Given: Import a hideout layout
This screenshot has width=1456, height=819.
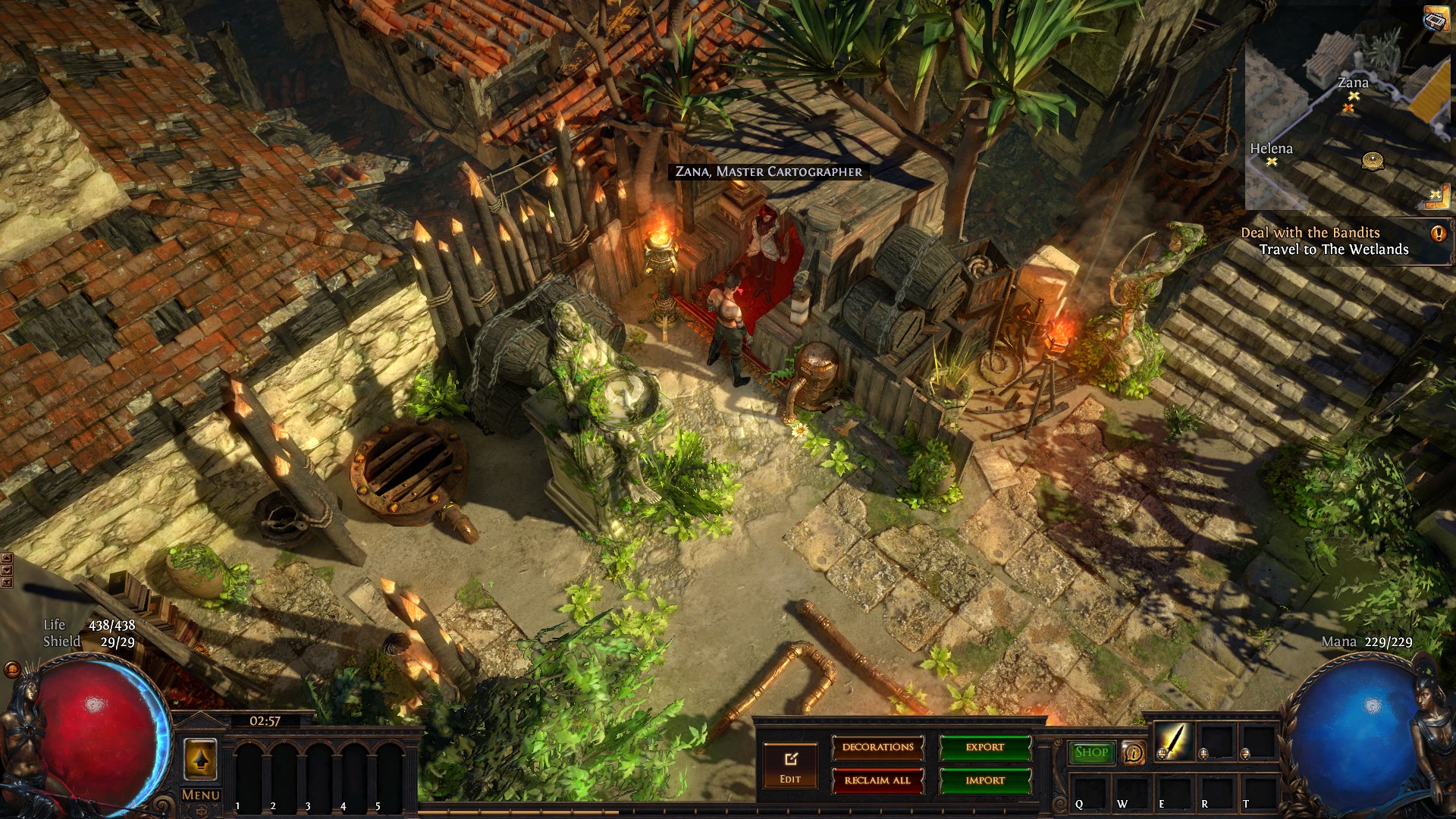Looking at the screenshot, I should click(985, 780).
